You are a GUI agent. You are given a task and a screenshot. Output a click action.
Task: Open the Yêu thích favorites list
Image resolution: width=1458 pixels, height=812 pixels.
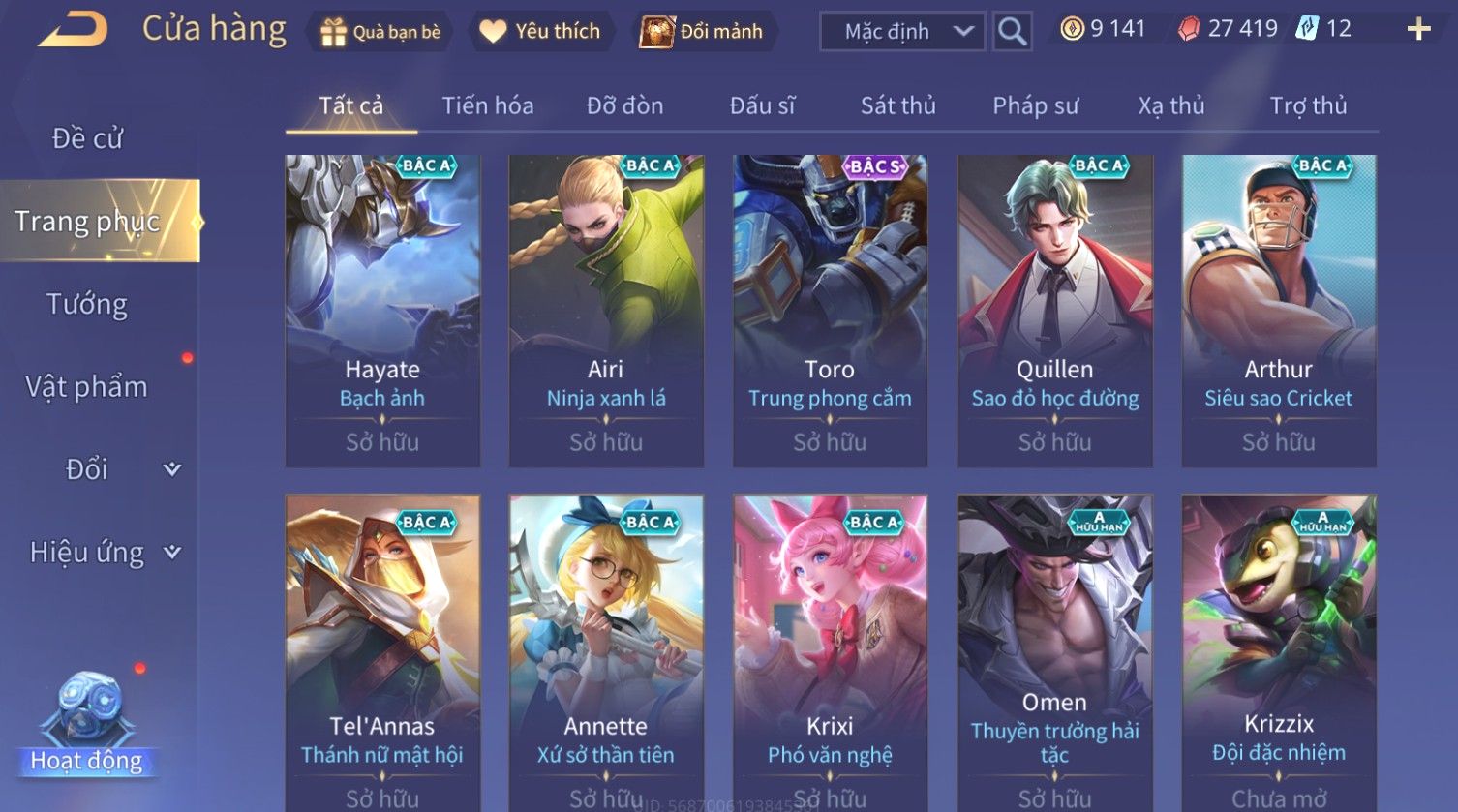click(540, 32)
